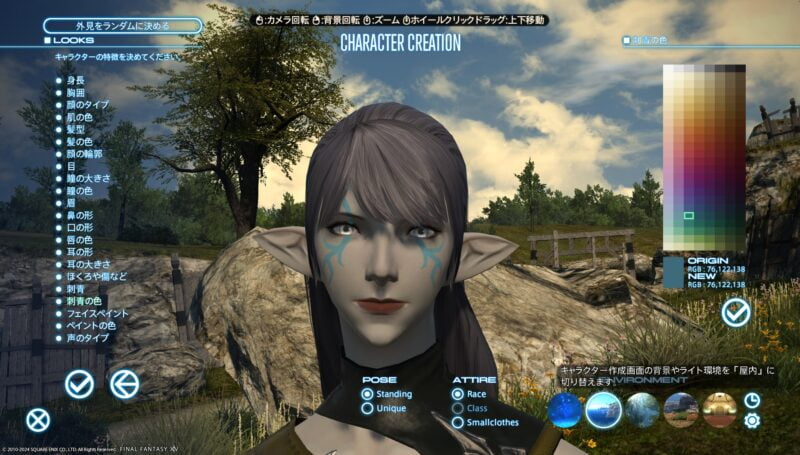800x455 pixels.
Task: Confirm the color with the palette checkmark
Action: click(x=736, y=313)
